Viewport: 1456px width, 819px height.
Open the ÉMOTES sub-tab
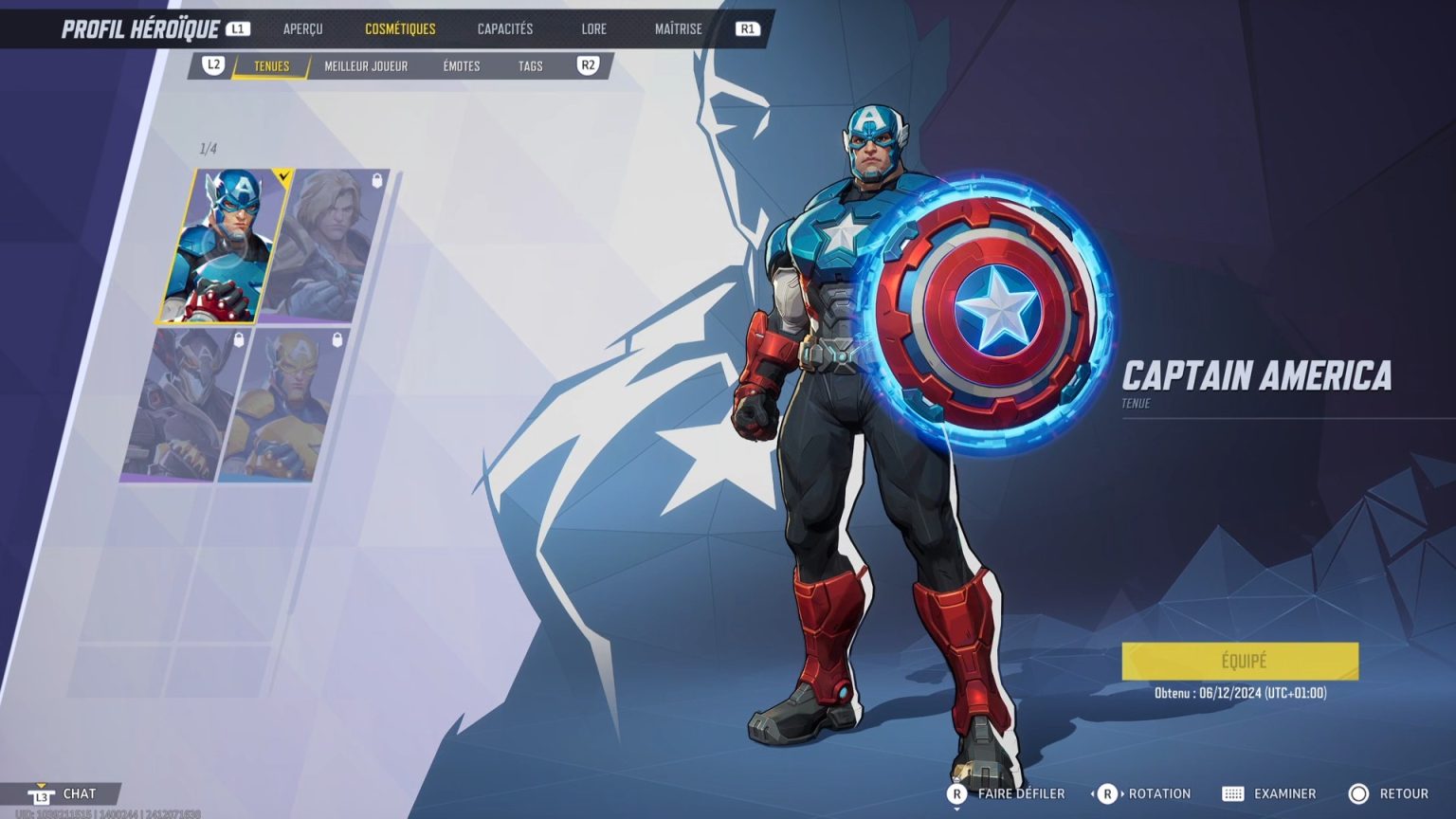461,66
